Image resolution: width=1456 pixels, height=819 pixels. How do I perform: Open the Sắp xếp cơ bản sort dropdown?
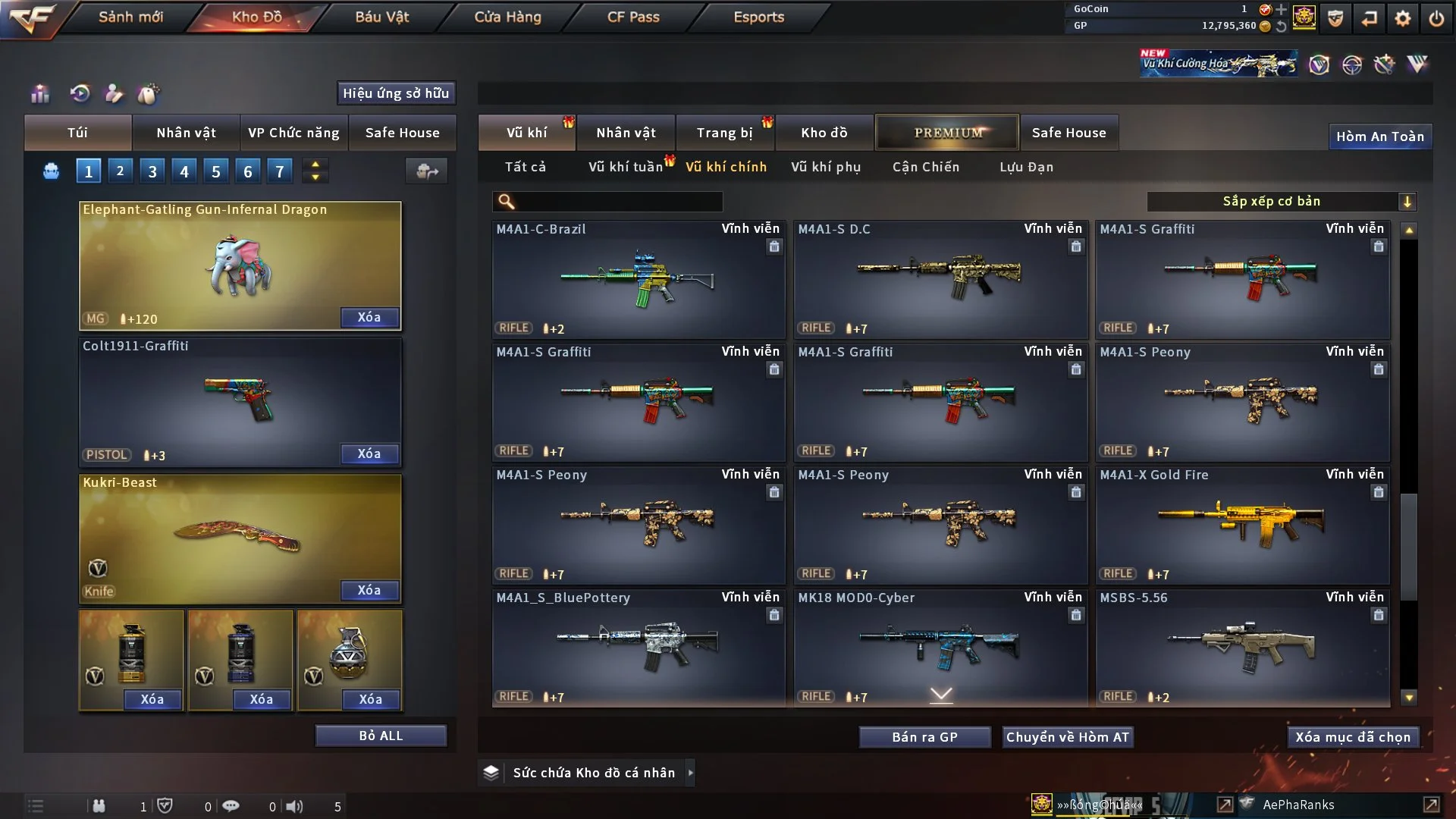[1281, 201]
